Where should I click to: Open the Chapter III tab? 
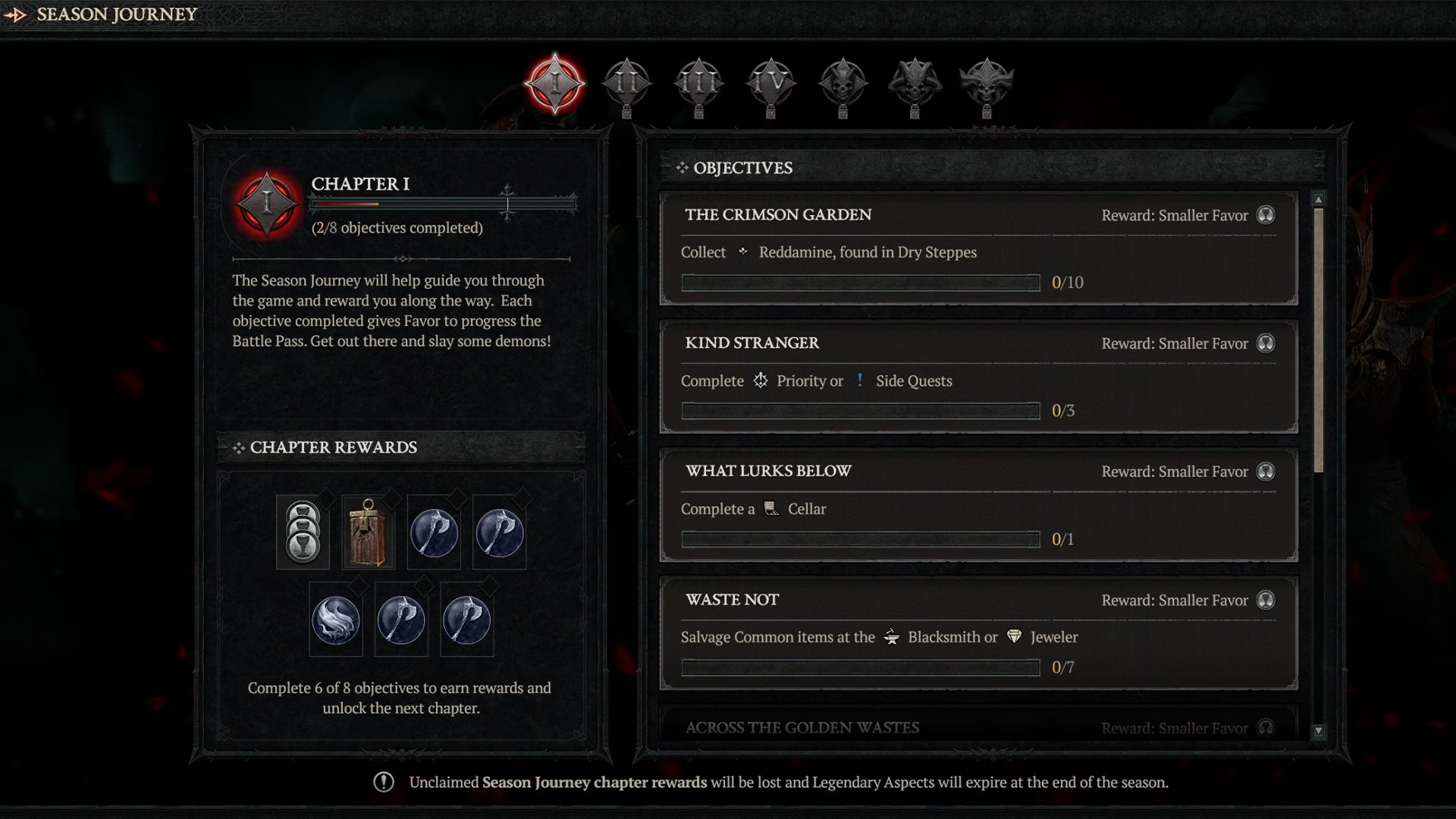point(698,83)
